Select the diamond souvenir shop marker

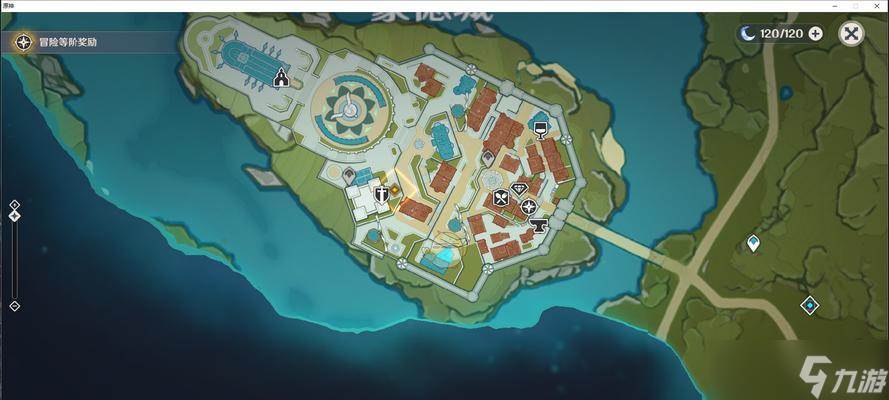click(519, 188)
